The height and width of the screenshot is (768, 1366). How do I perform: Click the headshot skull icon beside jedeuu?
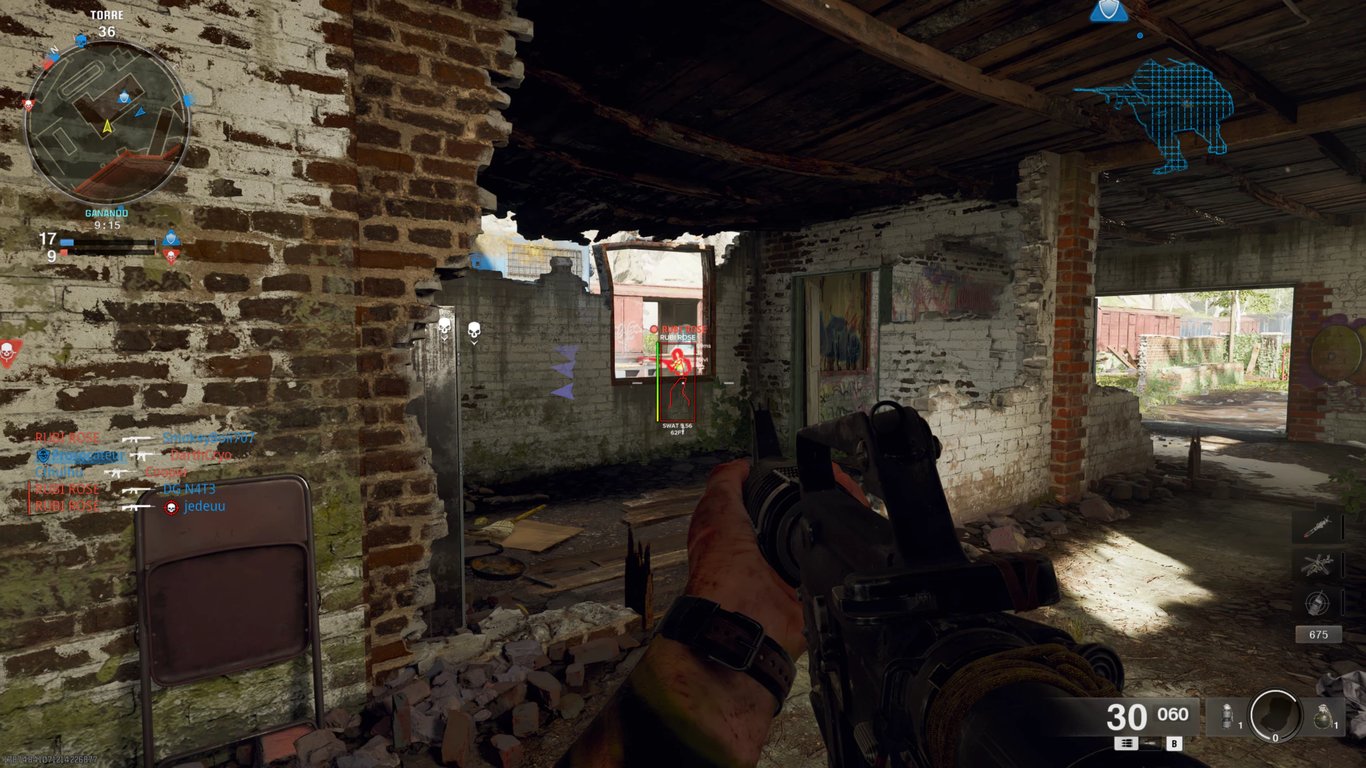pos(171,507)
